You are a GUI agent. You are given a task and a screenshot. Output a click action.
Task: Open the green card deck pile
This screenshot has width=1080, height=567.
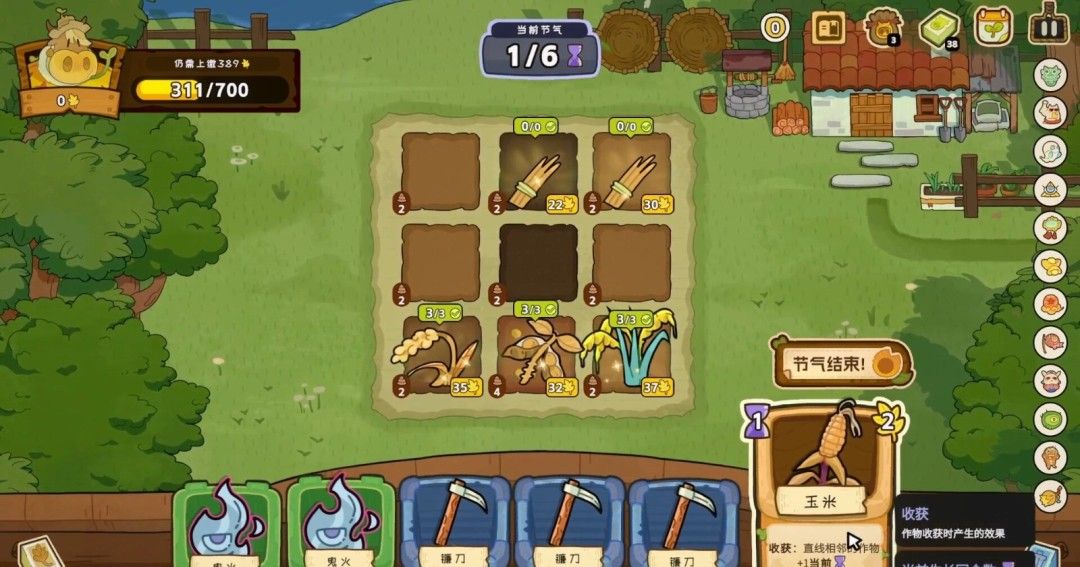938,27
